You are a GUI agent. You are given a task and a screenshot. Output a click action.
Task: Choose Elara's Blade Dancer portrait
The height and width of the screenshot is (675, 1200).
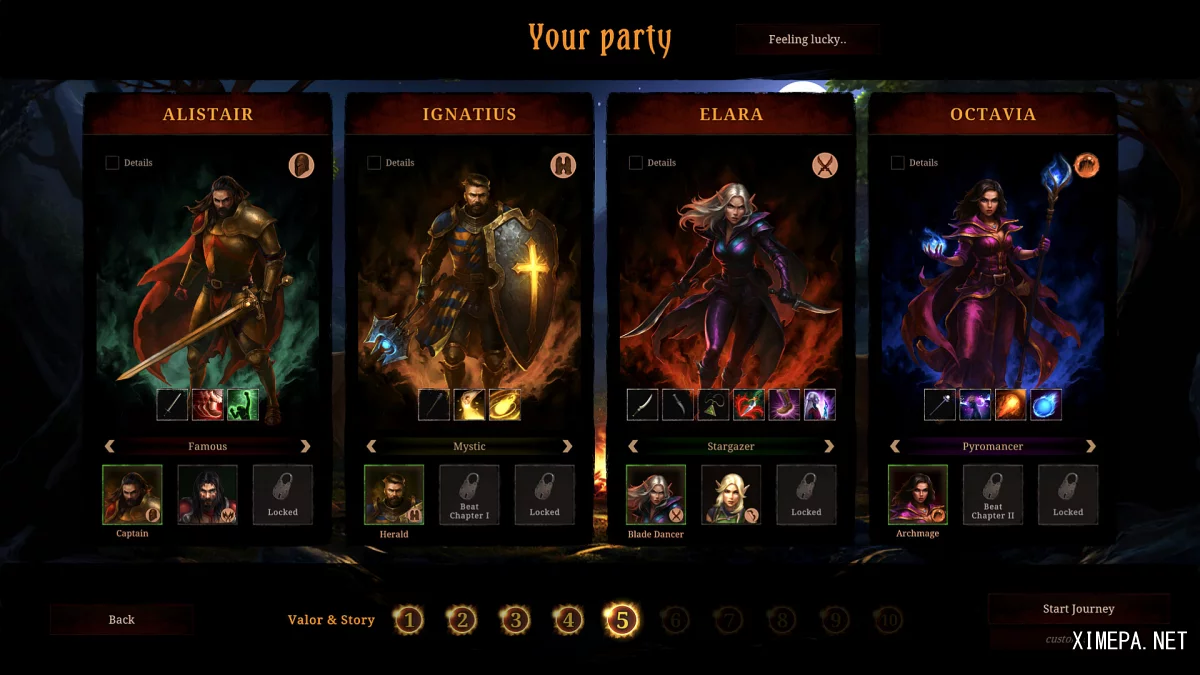coord(656,495)
